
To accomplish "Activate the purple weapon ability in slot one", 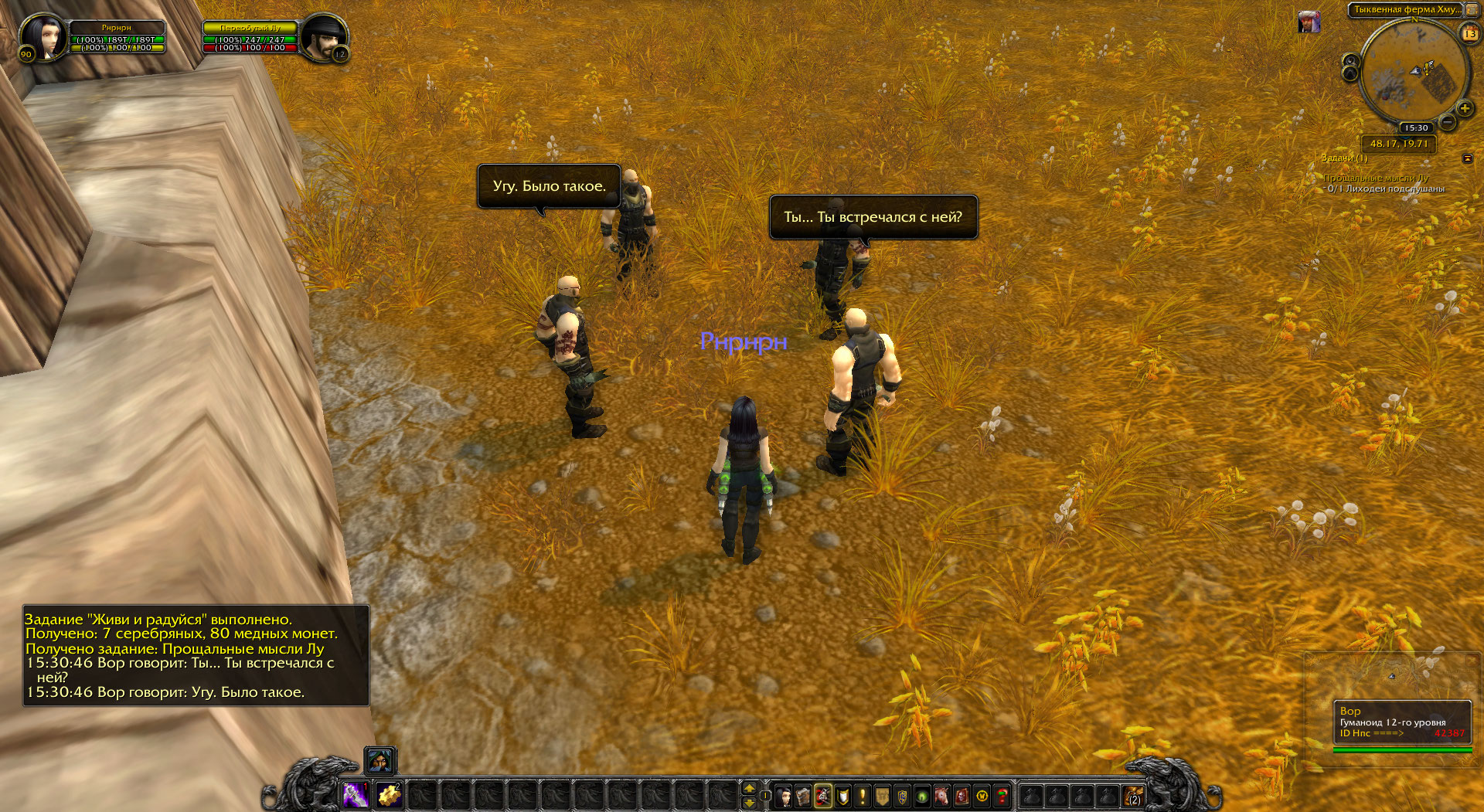I will (x=356, y=794).
